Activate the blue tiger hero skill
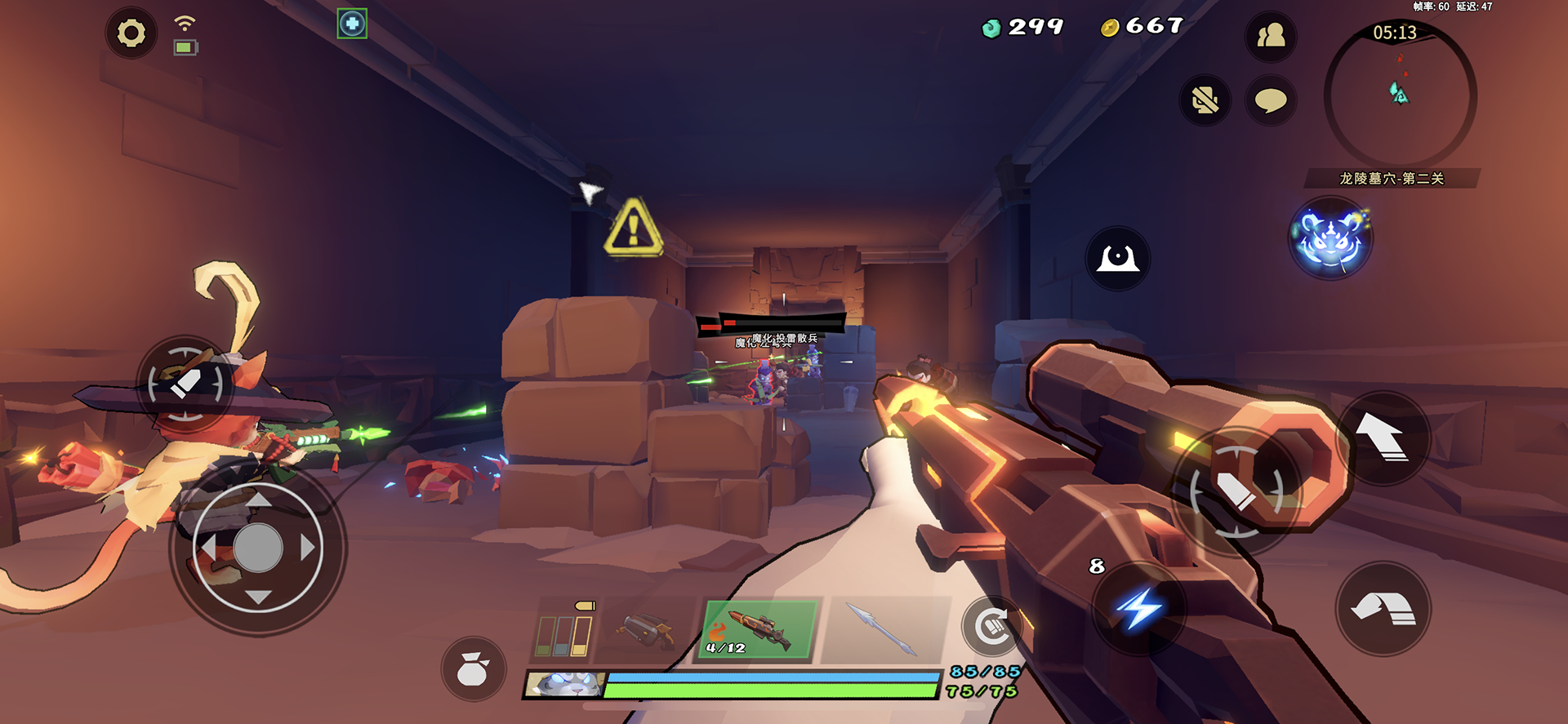1568x724 pixels. 1330,238
